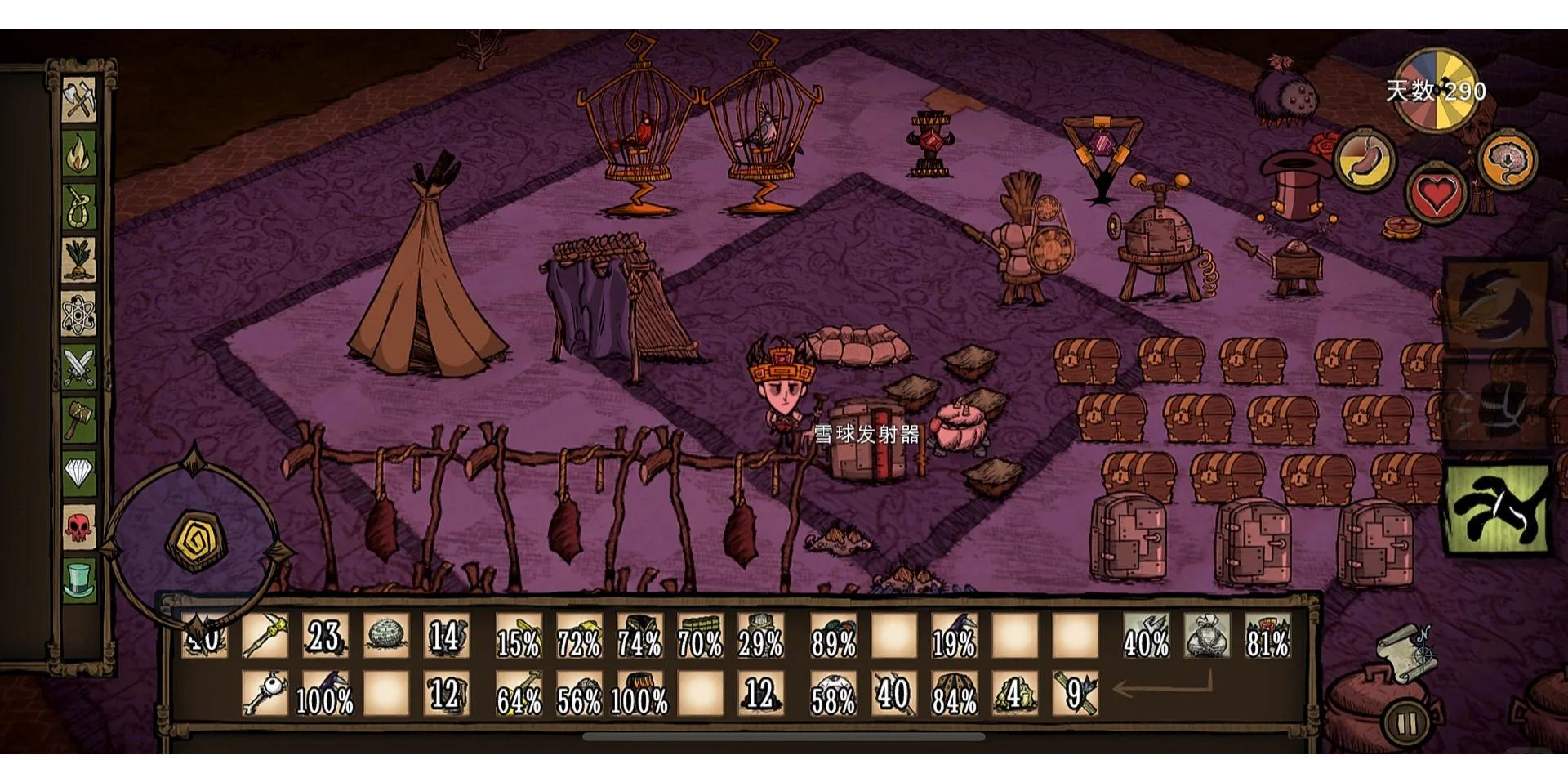Pause the game

(x=1405, y=722)
